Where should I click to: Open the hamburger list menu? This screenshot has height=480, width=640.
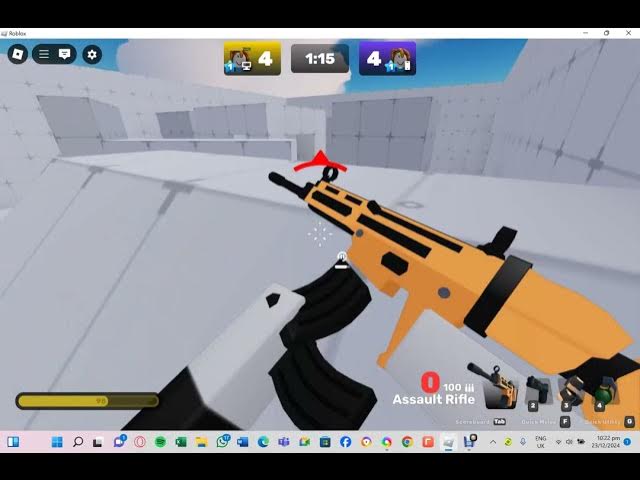(x=44, y=54)
